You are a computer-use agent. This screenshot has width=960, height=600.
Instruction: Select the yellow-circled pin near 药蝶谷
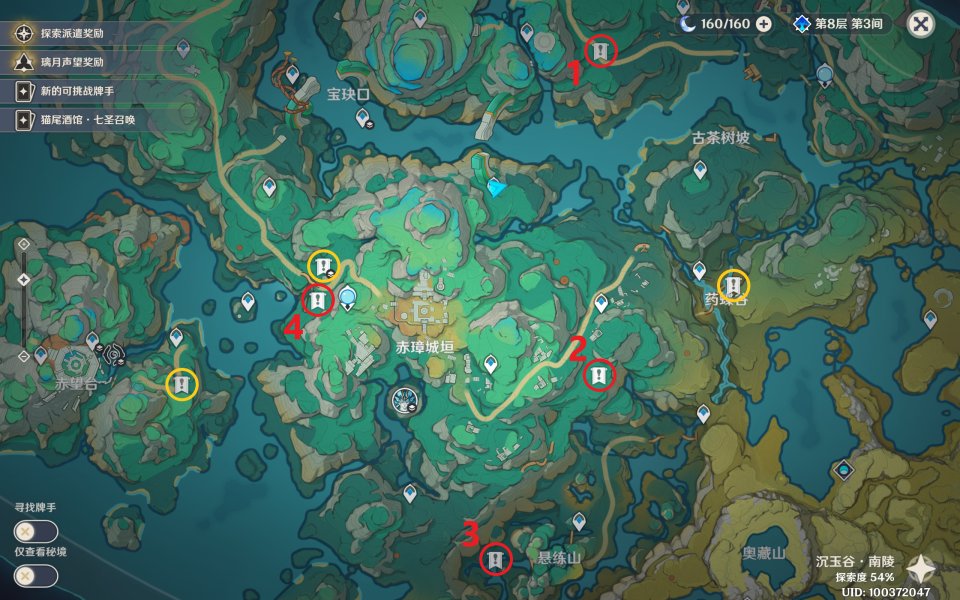tap(734, 284)
